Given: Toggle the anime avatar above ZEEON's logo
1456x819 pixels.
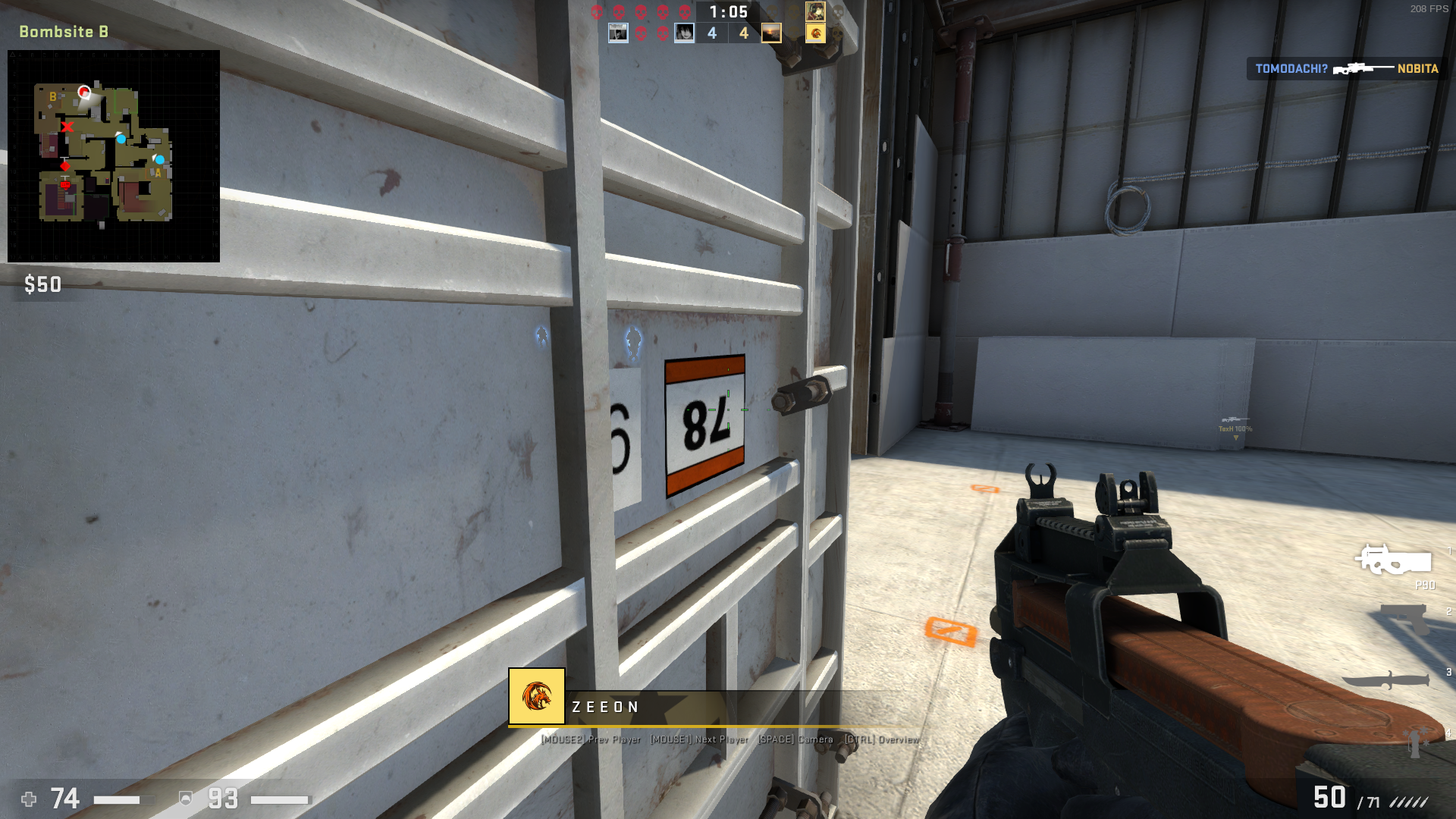Looking at the screenshot, I should click(x=814, y=11).
